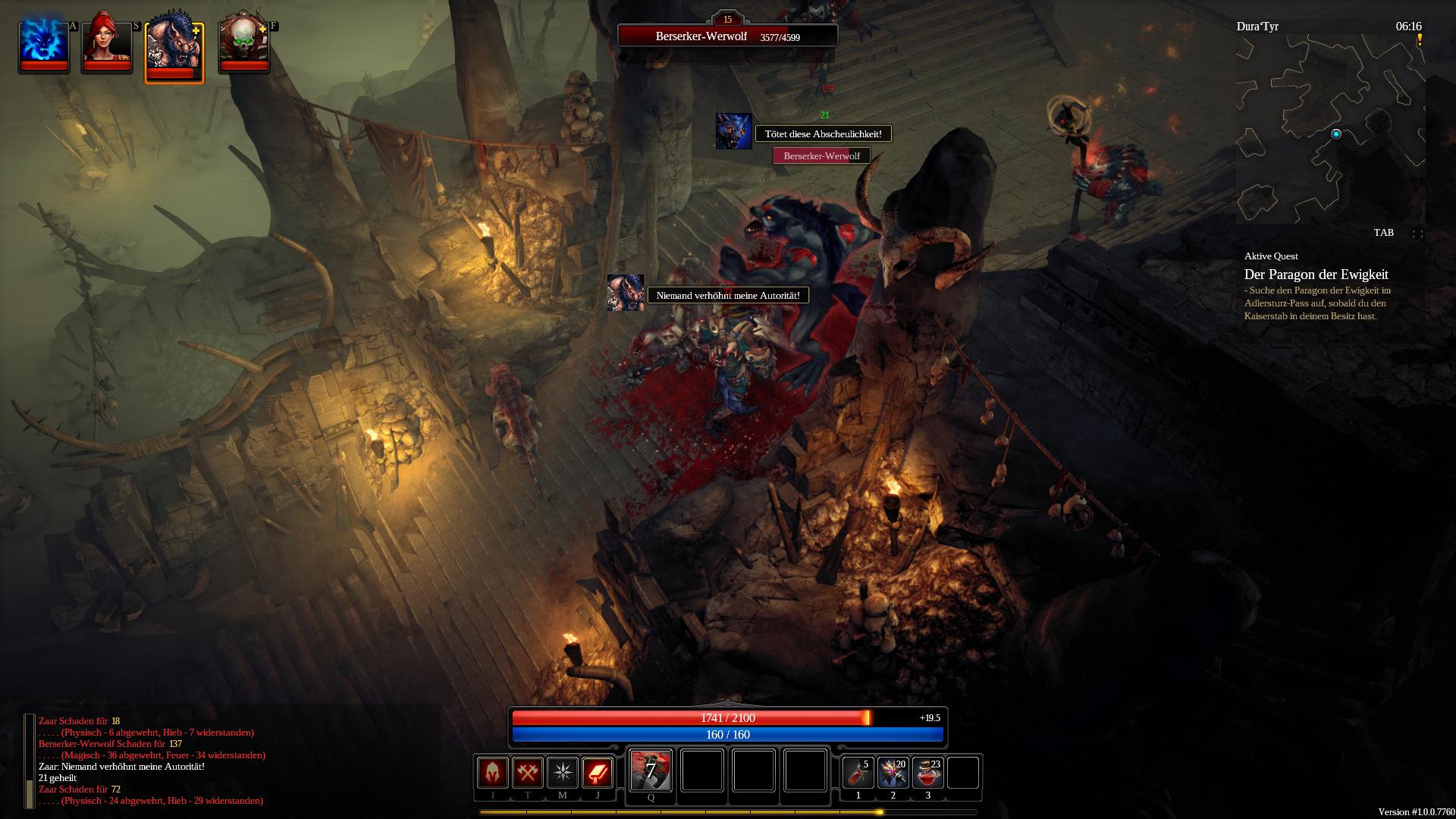Viewport: 1456px width, 819px height.
Task: Open the active quest Der Paragon der Ewigkeit
Action: 1316,275
